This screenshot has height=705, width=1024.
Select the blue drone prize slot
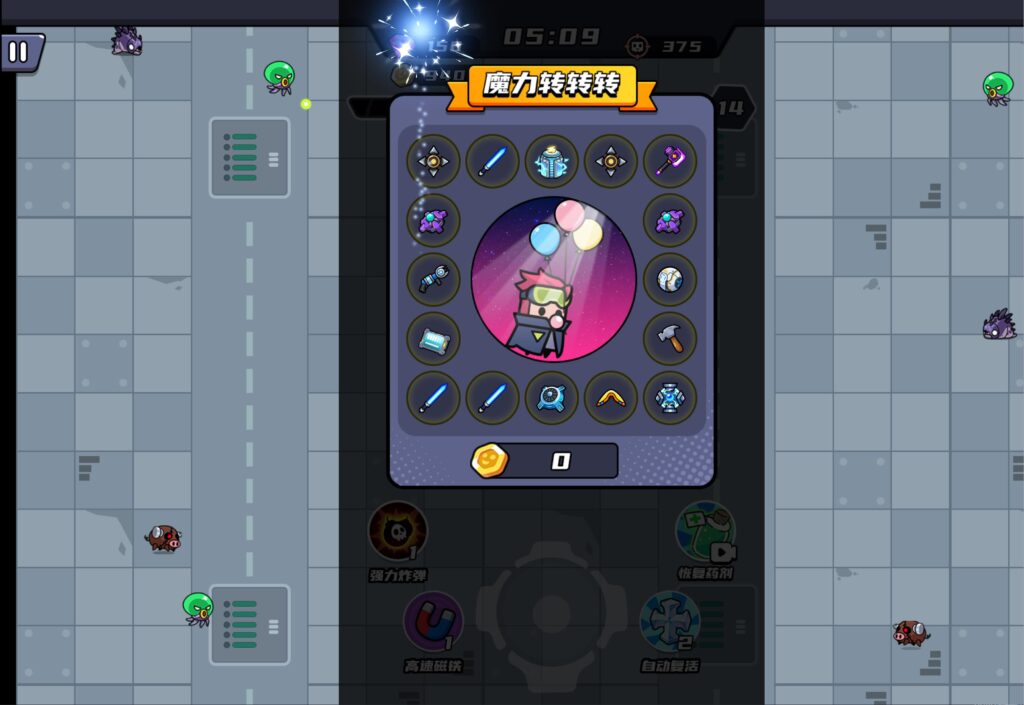pyautogui.click(x=552, y=398)
